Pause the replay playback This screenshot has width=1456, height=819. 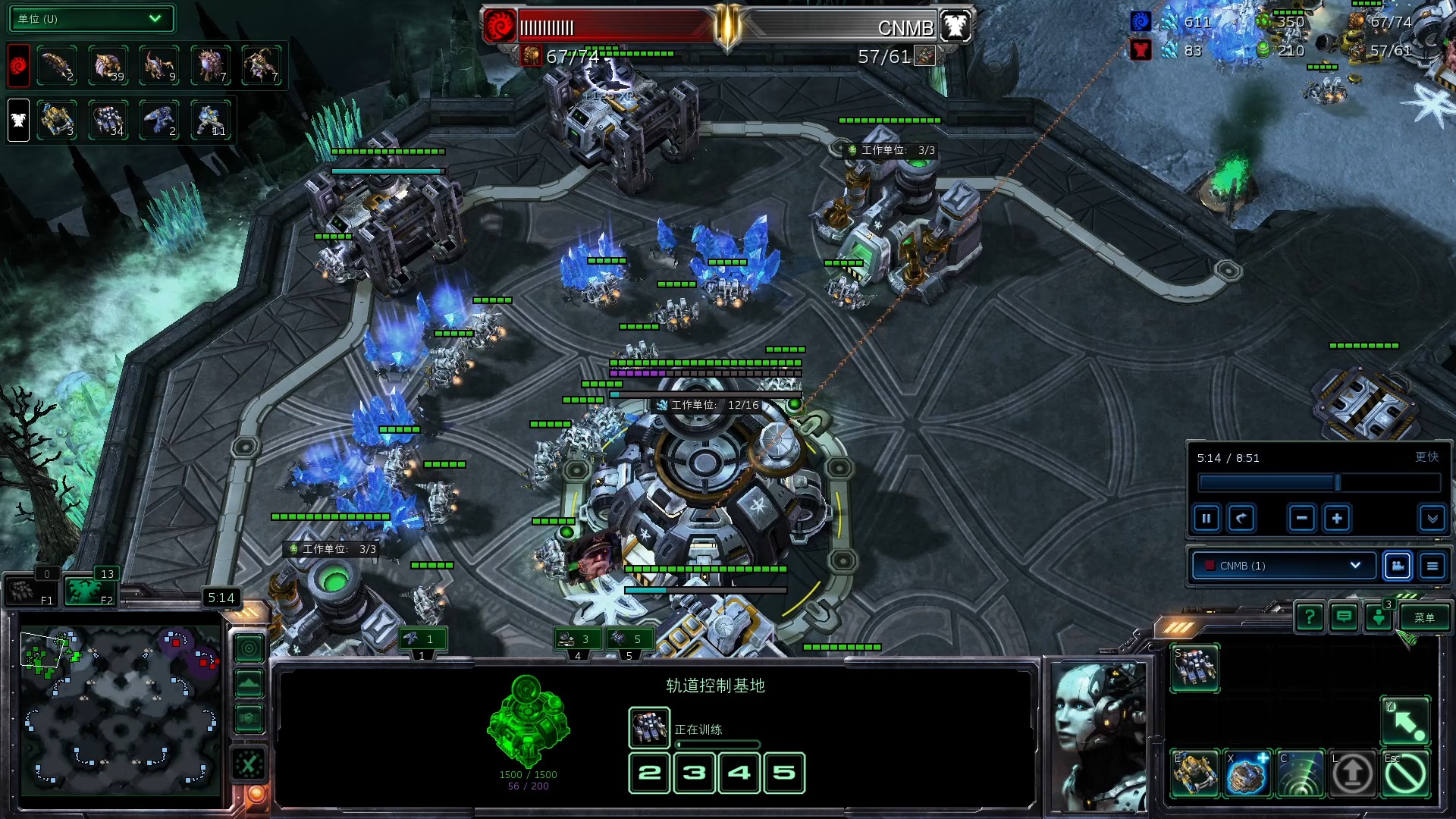pyautogui.click(x=1207, y=519)
